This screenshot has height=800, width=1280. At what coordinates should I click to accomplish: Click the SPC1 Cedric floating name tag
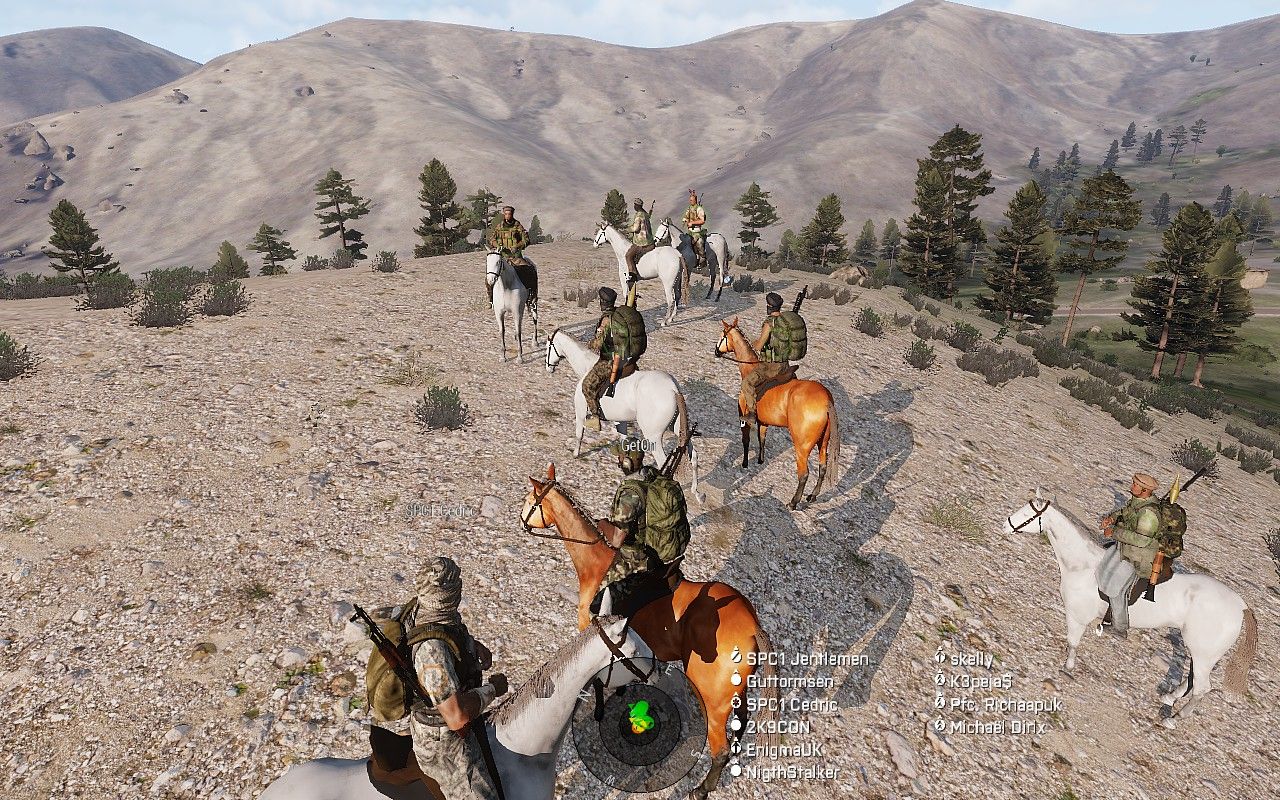[439, 509]
